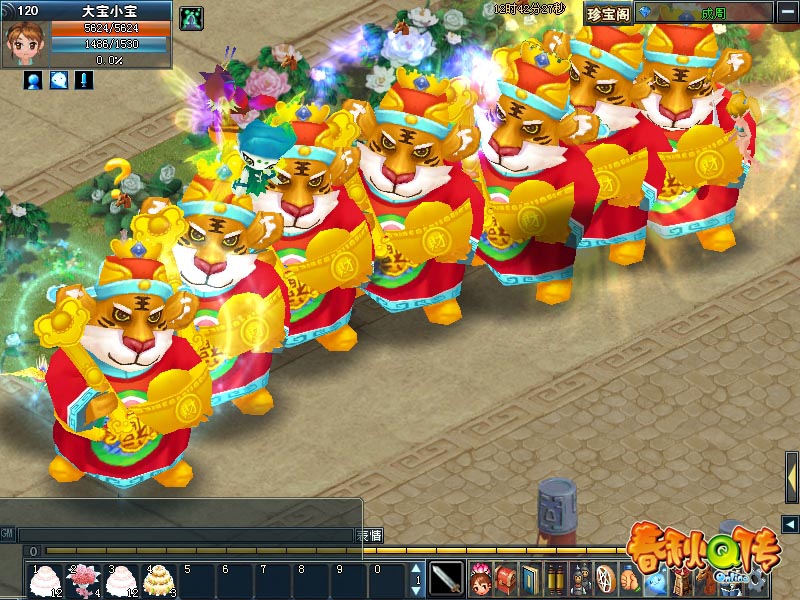The image size is (800, 600).
Task: Open the 表情 emoticon button
Action: [370, 535]
